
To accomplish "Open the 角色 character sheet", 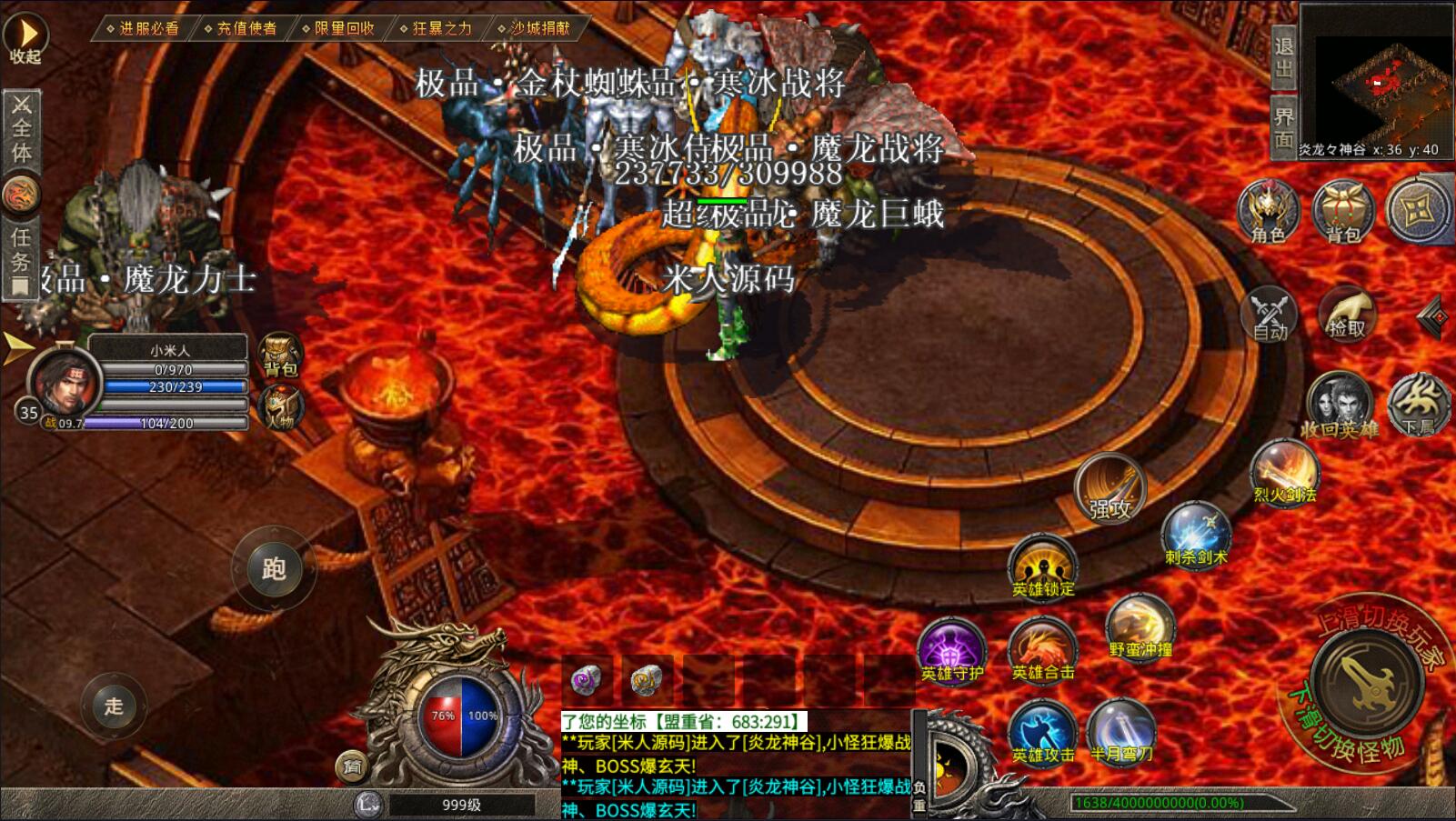I will tap(1269, 212).
